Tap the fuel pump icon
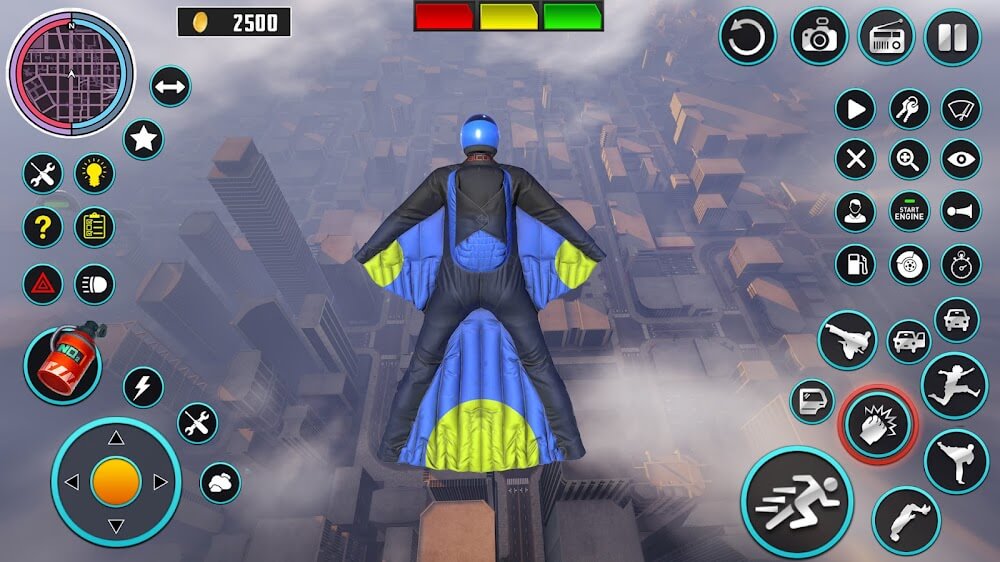 [x=855, y=264]
